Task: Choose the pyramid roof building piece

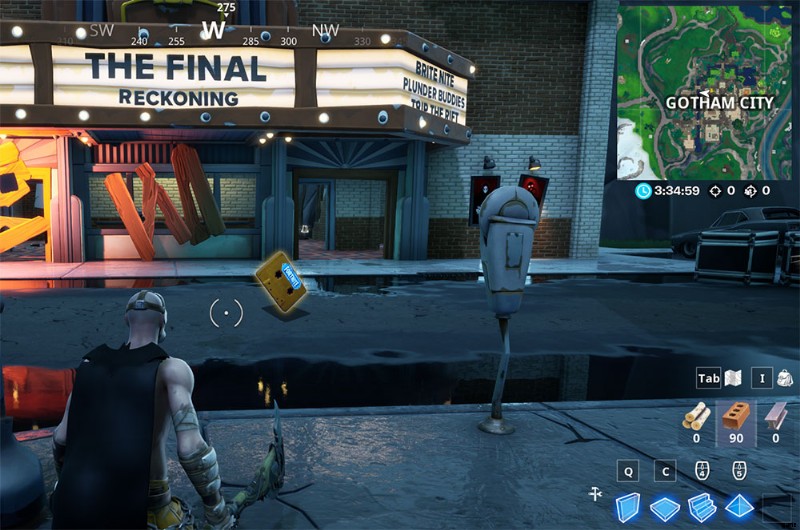Action: [739, 507]
